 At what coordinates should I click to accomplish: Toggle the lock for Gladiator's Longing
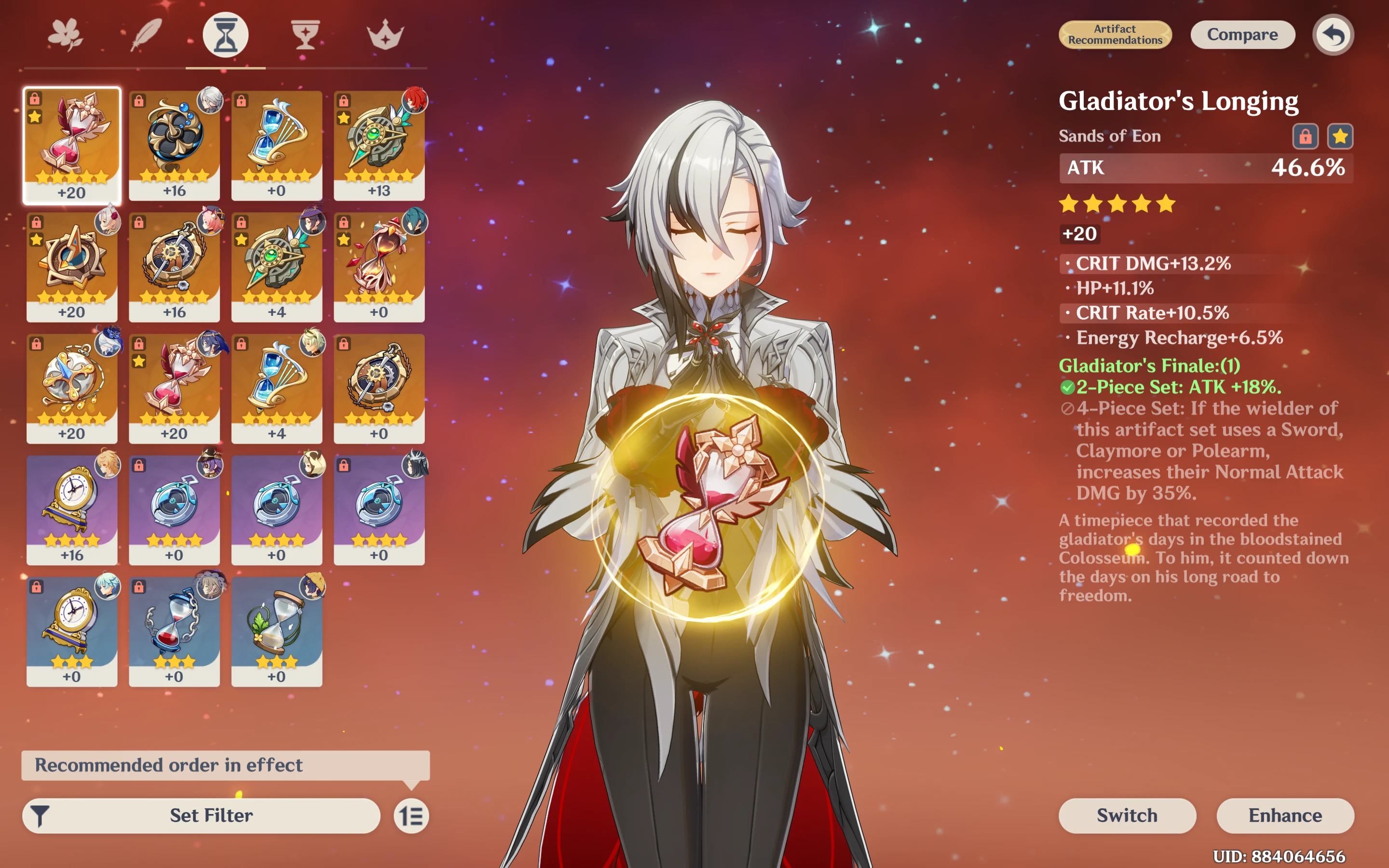1306,136
